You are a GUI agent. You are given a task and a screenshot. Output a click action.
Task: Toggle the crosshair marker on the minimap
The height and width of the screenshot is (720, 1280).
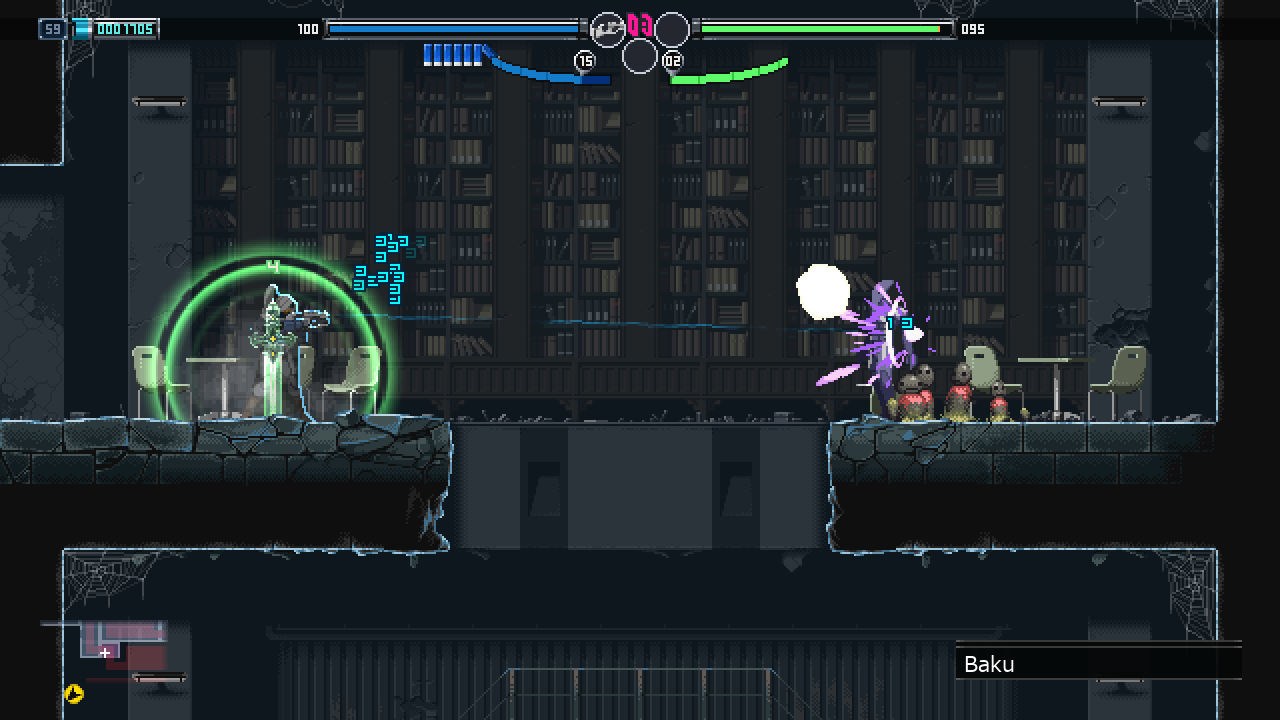click(104, 651)
